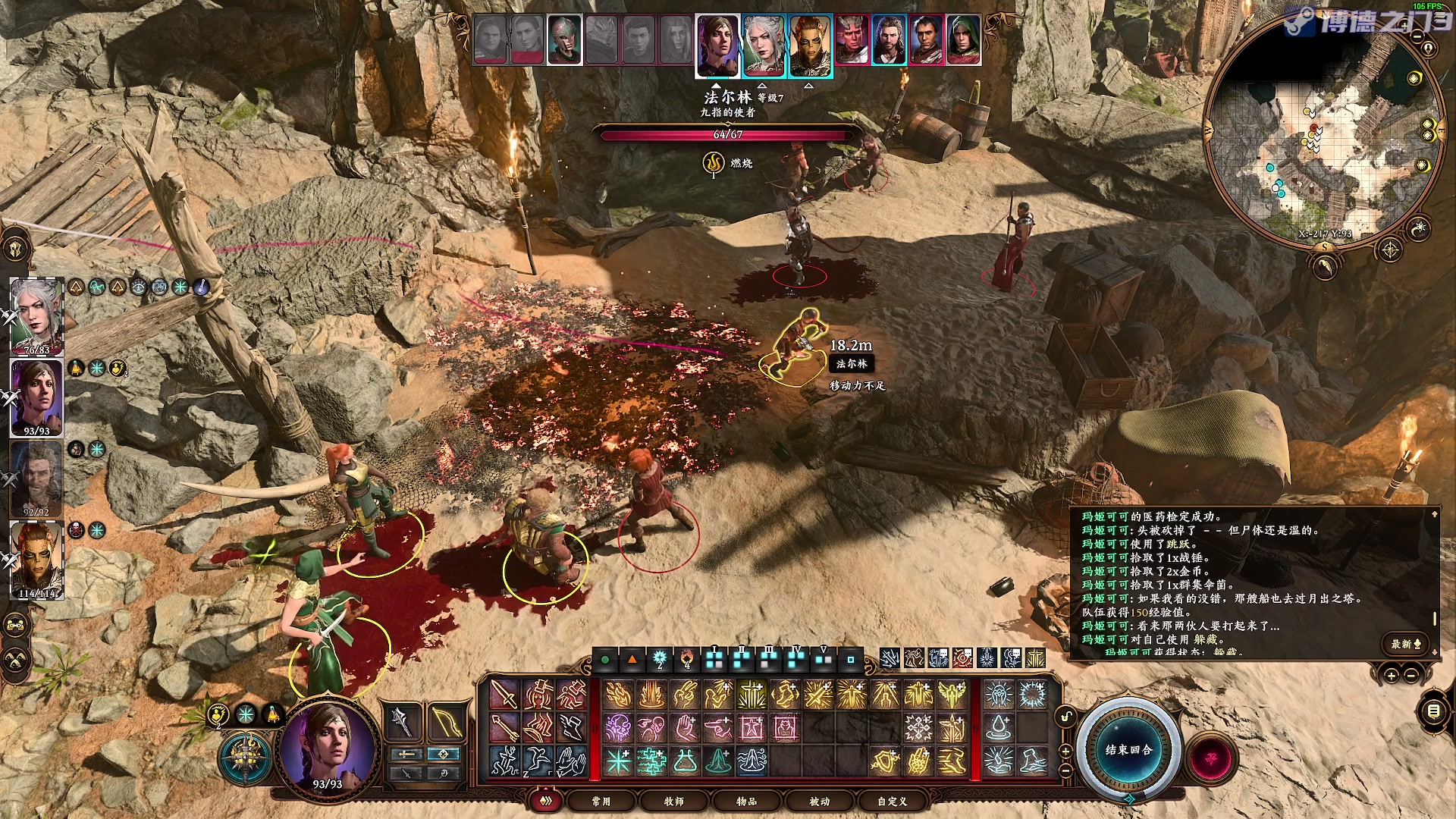Screen dimensions: 1456x819
Task: End the turn with the 结束回合 button
Action: (1128, 749)
